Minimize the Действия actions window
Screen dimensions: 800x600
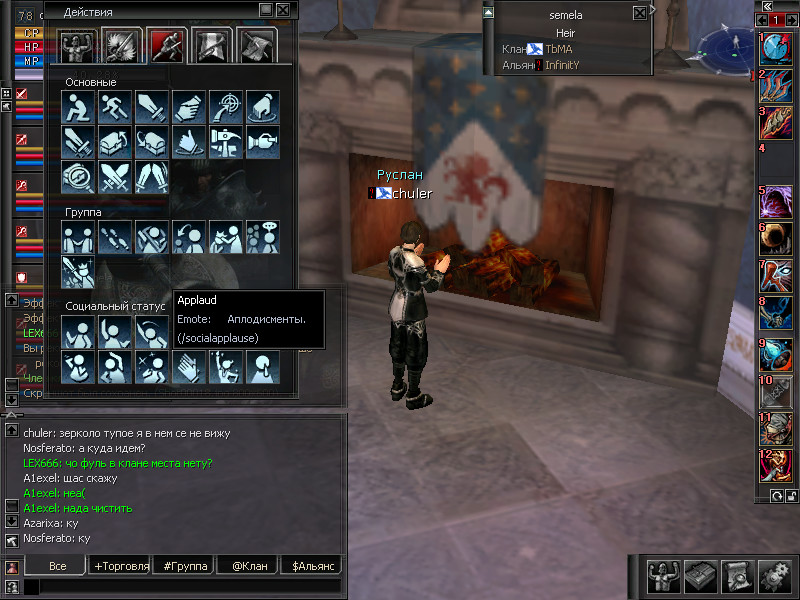point(265,10)
